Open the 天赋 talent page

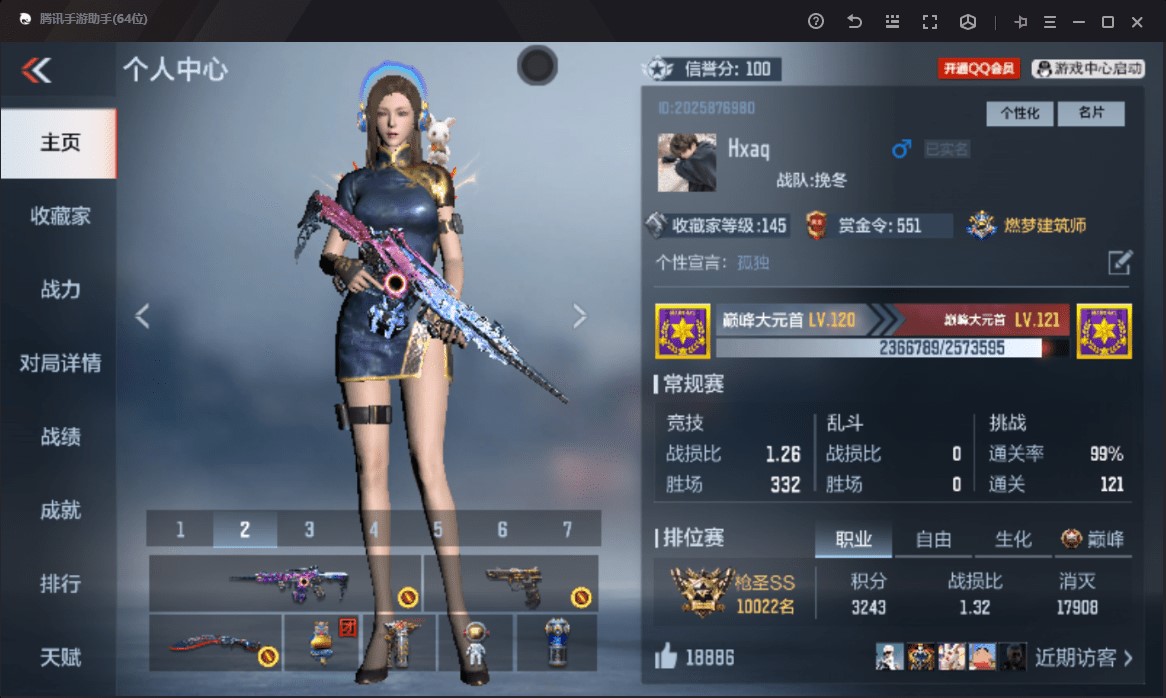[x=59, y=657]
